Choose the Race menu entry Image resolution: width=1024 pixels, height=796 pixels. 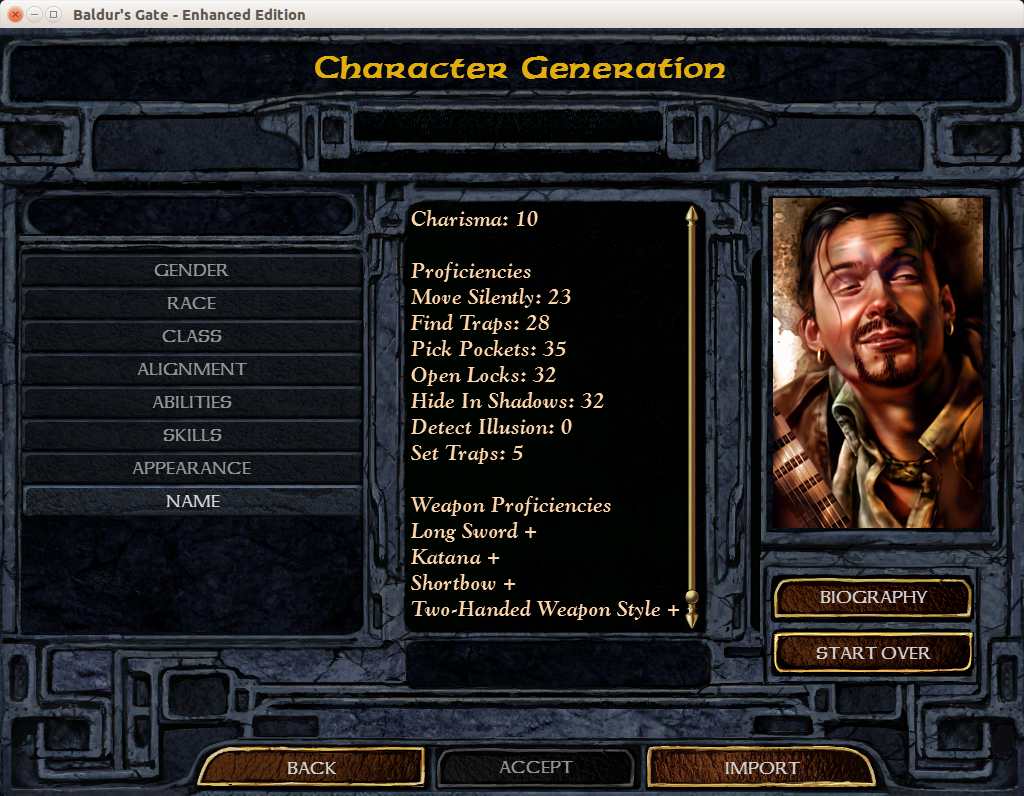click(191, 303)
